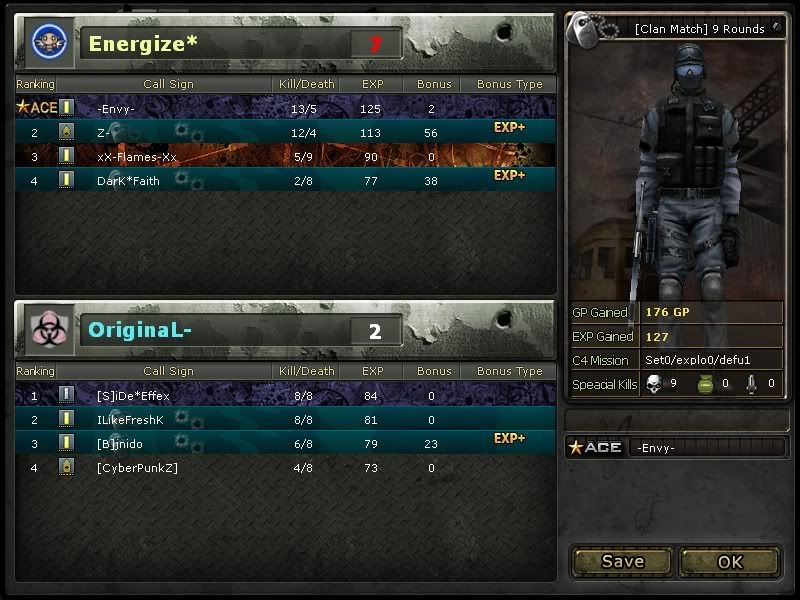The width and height of the screenshot is (800, 600).
Task: Select player xX-Flames-Xx row
Action: pos(137,156)
